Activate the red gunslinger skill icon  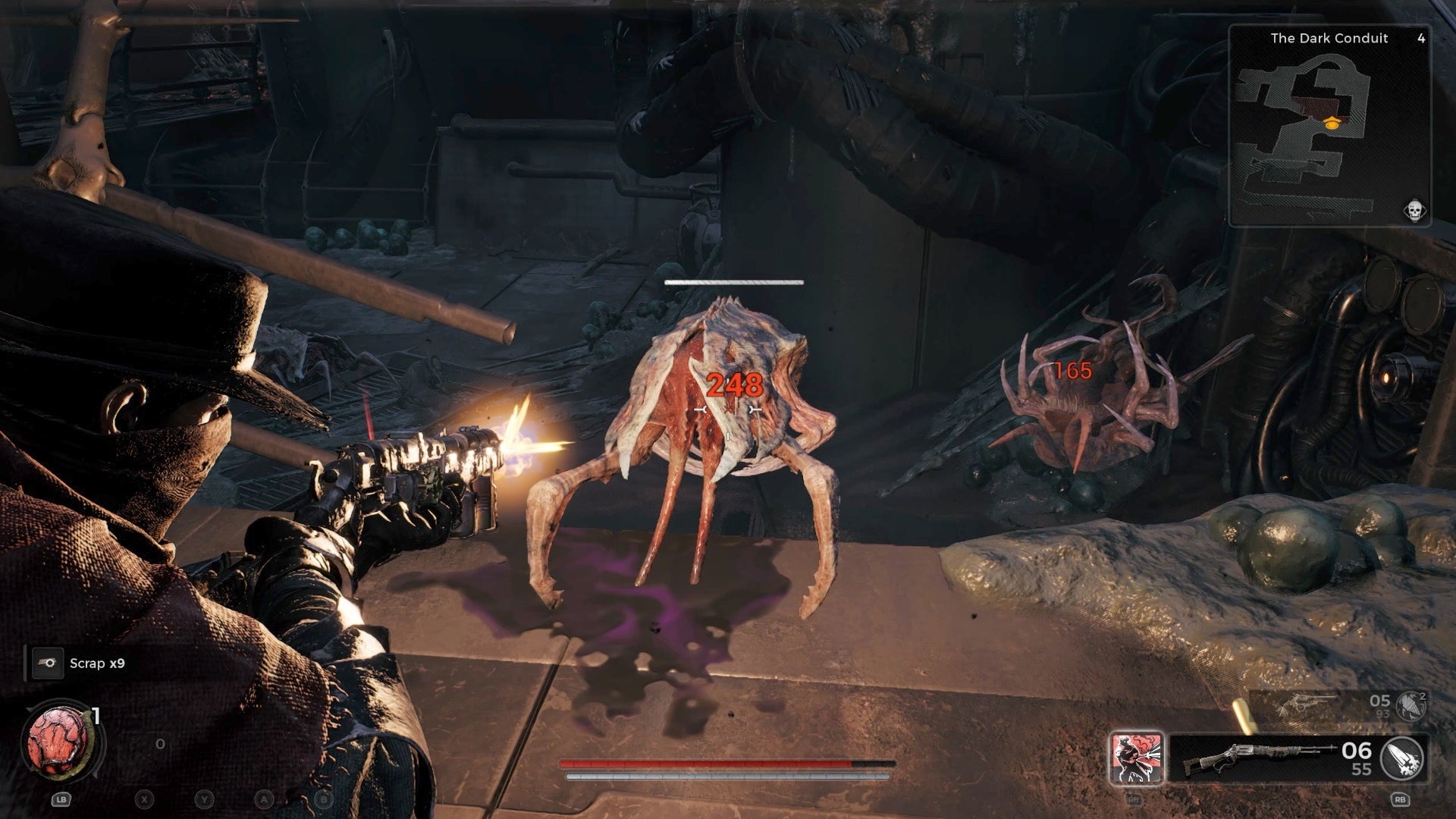1135,758
